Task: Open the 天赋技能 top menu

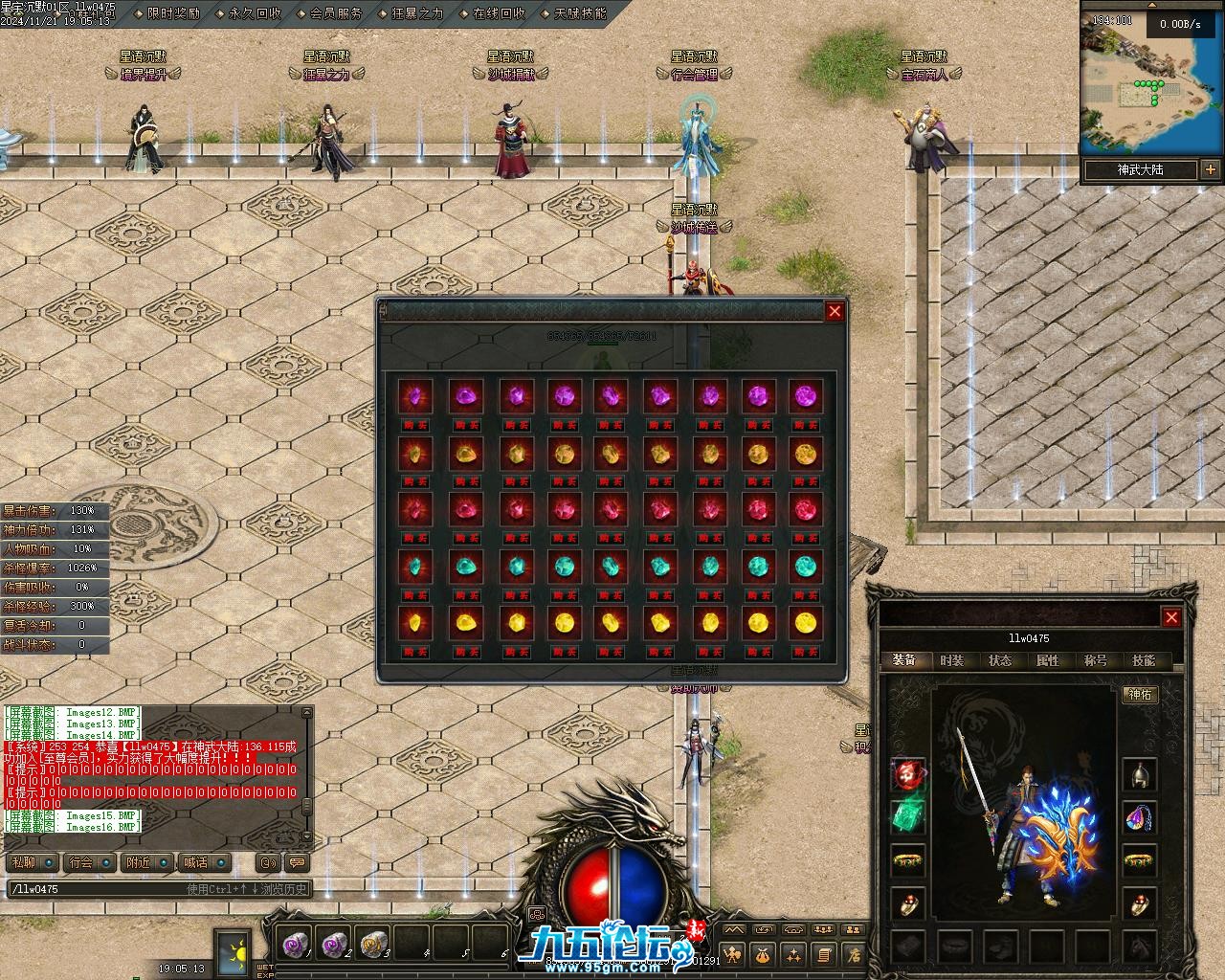Action: 580,13
